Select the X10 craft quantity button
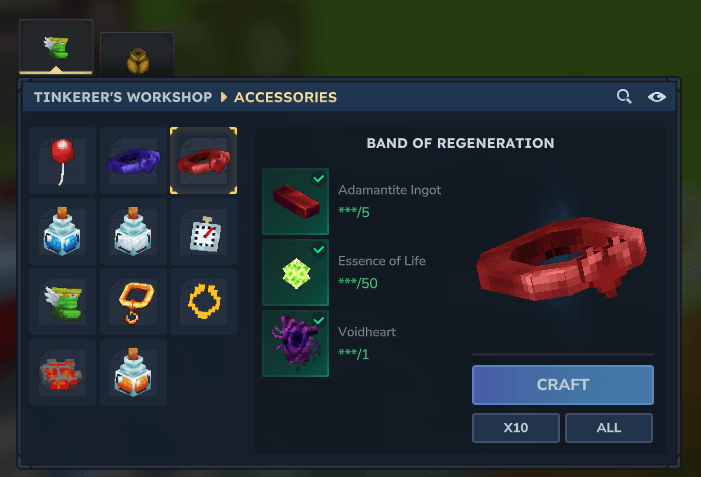701x477 pixels. pos(516,428)
